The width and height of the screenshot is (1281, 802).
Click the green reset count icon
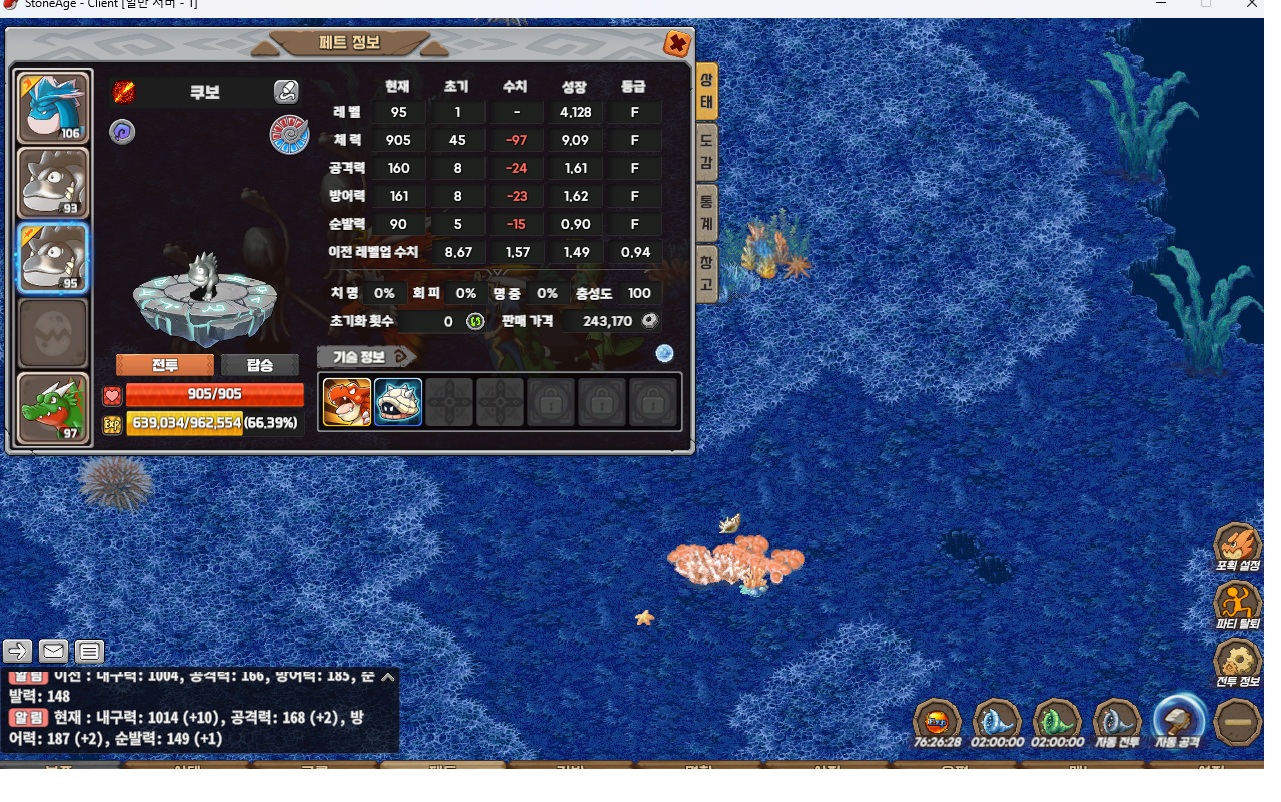475,321
